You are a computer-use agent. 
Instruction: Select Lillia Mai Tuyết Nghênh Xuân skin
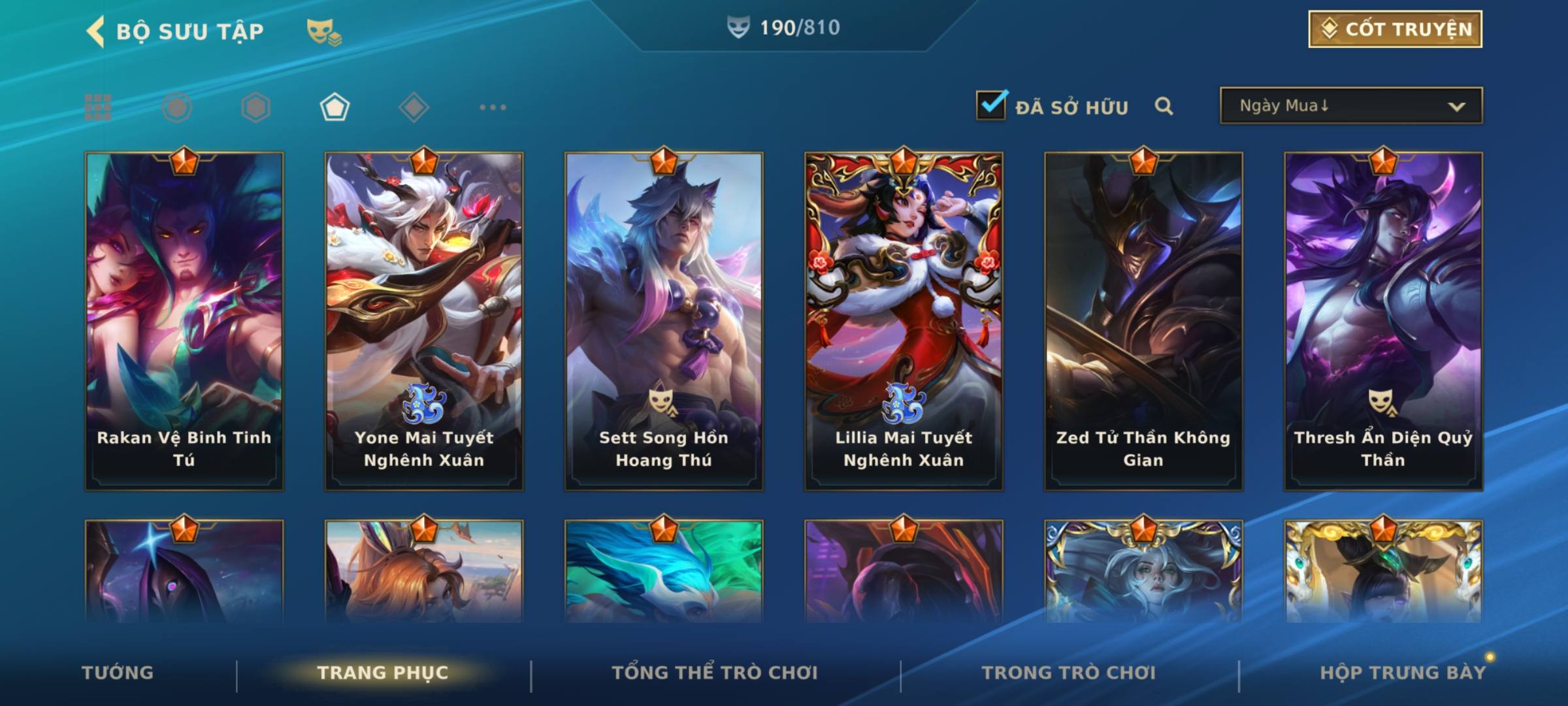tap(904, 321)
